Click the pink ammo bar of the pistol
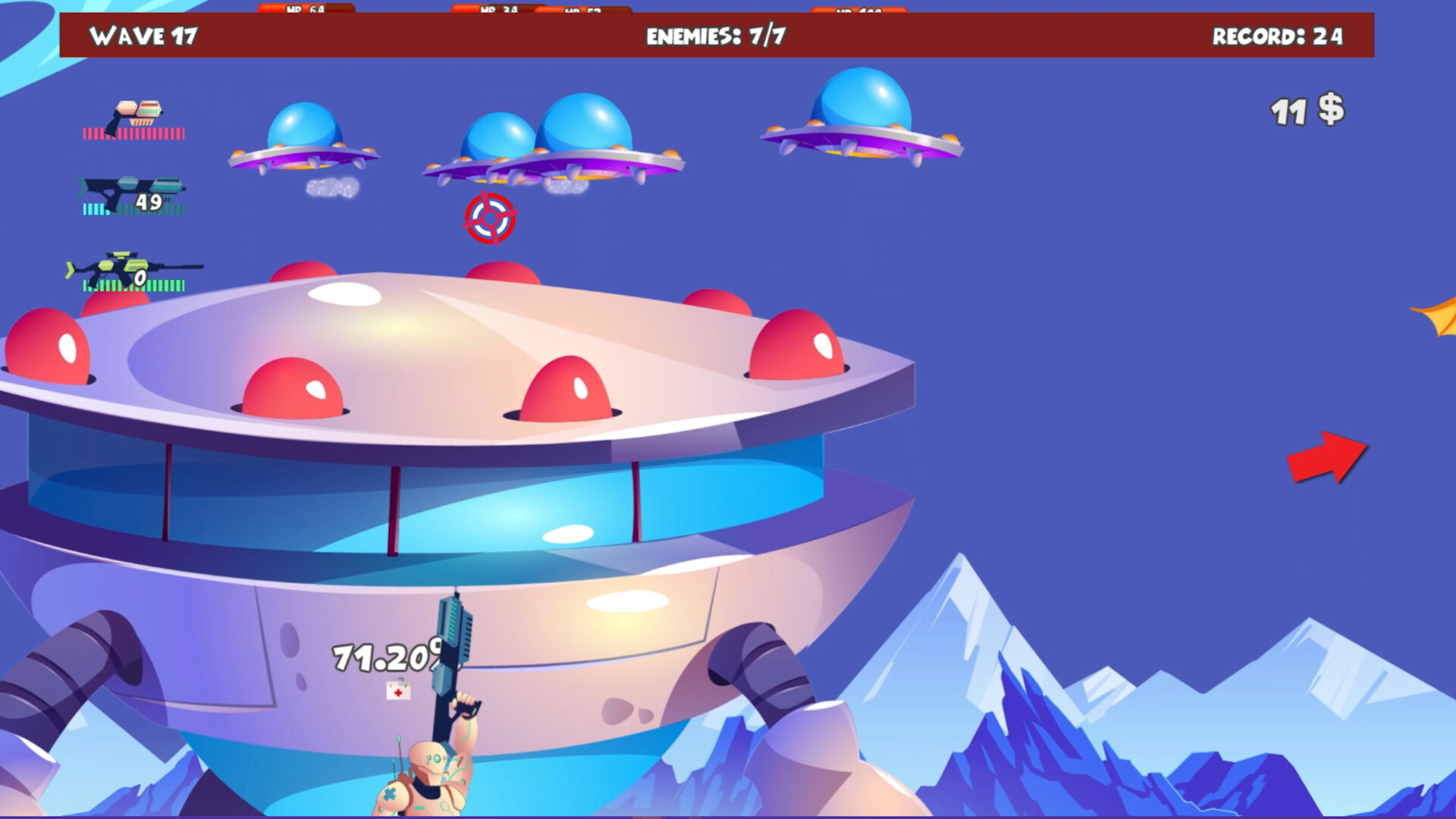Image resolution: width=1456 pixels, height=819 pixels. [x=133, y=133]
